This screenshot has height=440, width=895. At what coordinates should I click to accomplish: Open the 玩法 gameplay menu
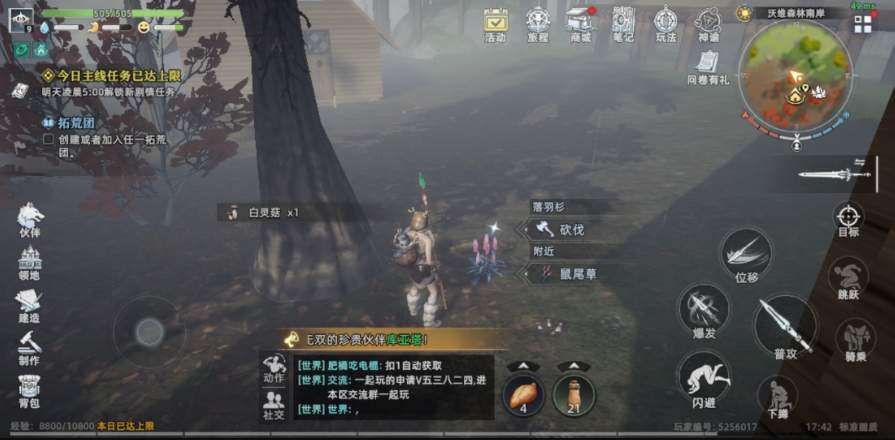pos(666,23)
